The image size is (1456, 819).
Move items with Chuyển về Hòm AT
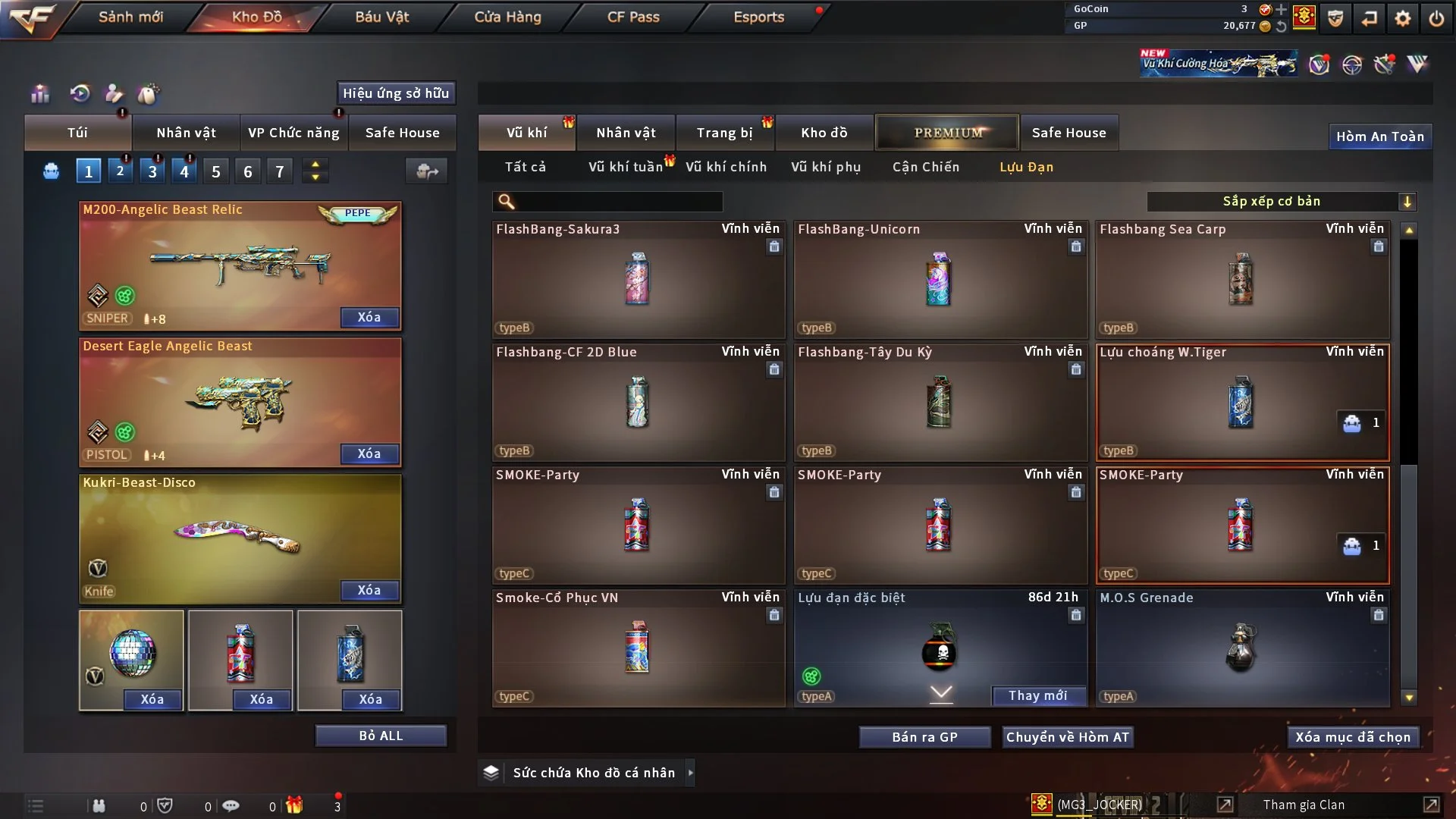point(1068,737)
